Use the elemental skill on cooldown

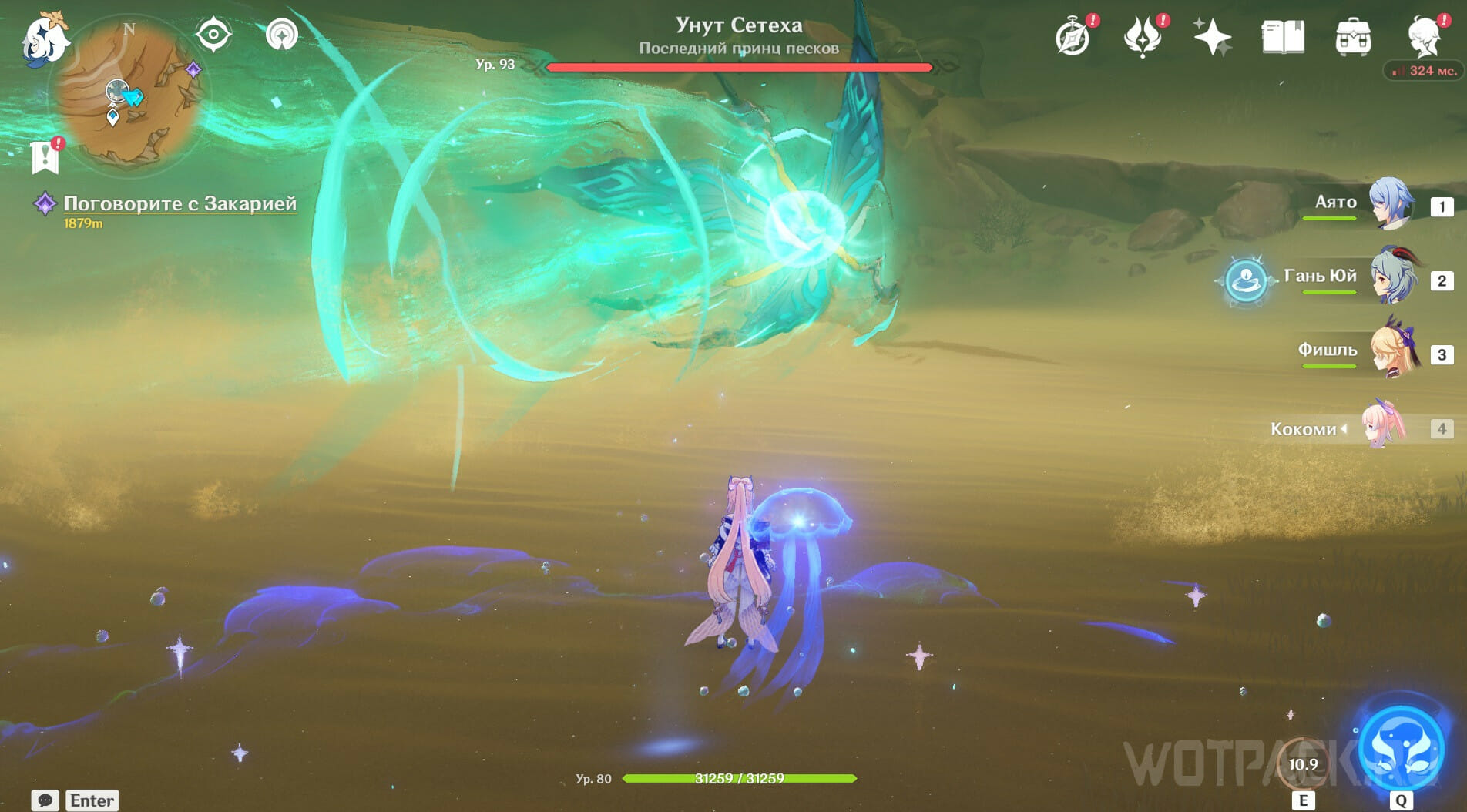(1302, 764)
